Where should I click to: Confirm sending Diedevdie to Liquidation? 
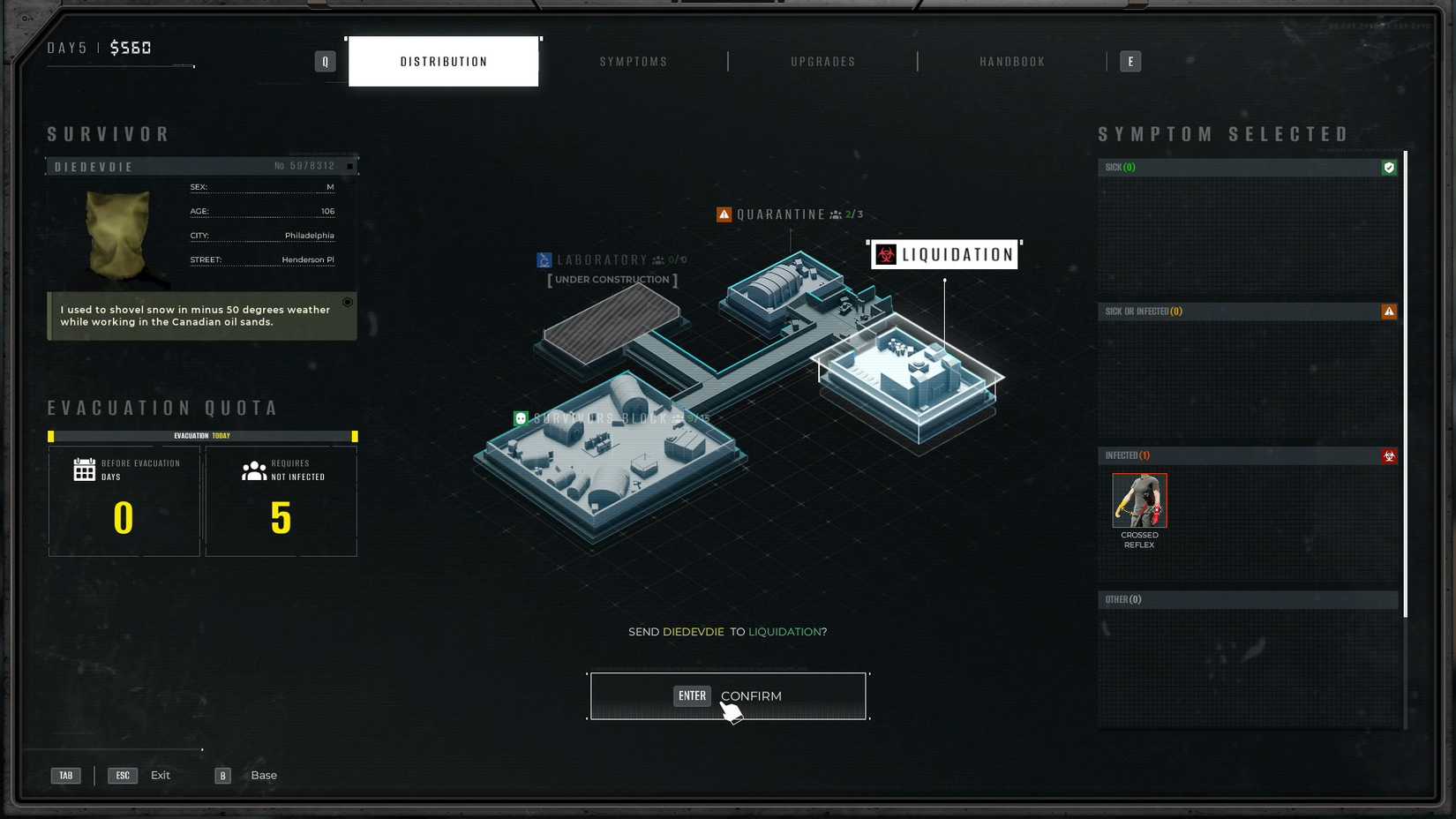[727, 696]
